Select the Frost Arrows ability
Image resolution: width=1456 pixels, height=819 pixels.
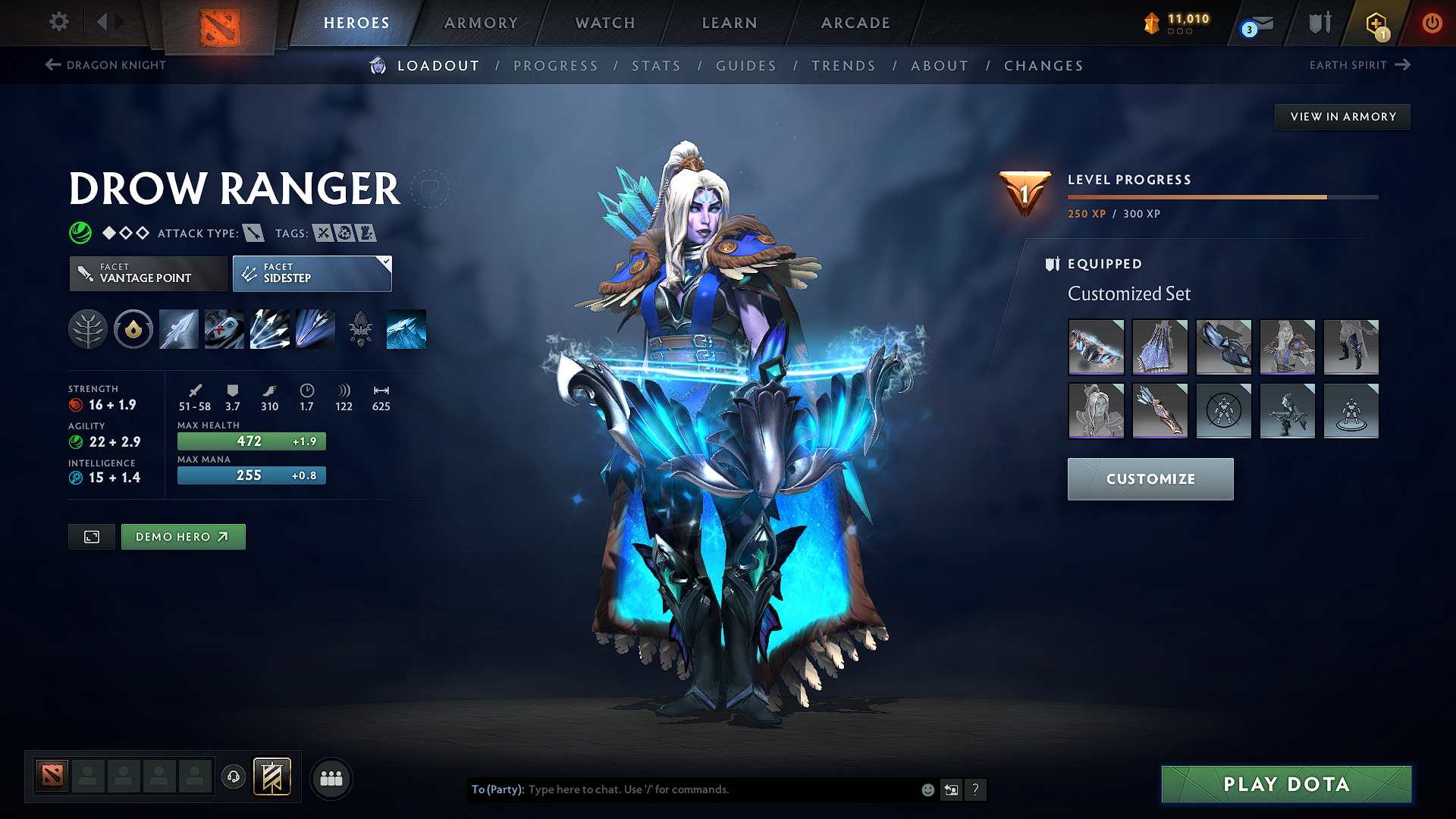(178, 329)
